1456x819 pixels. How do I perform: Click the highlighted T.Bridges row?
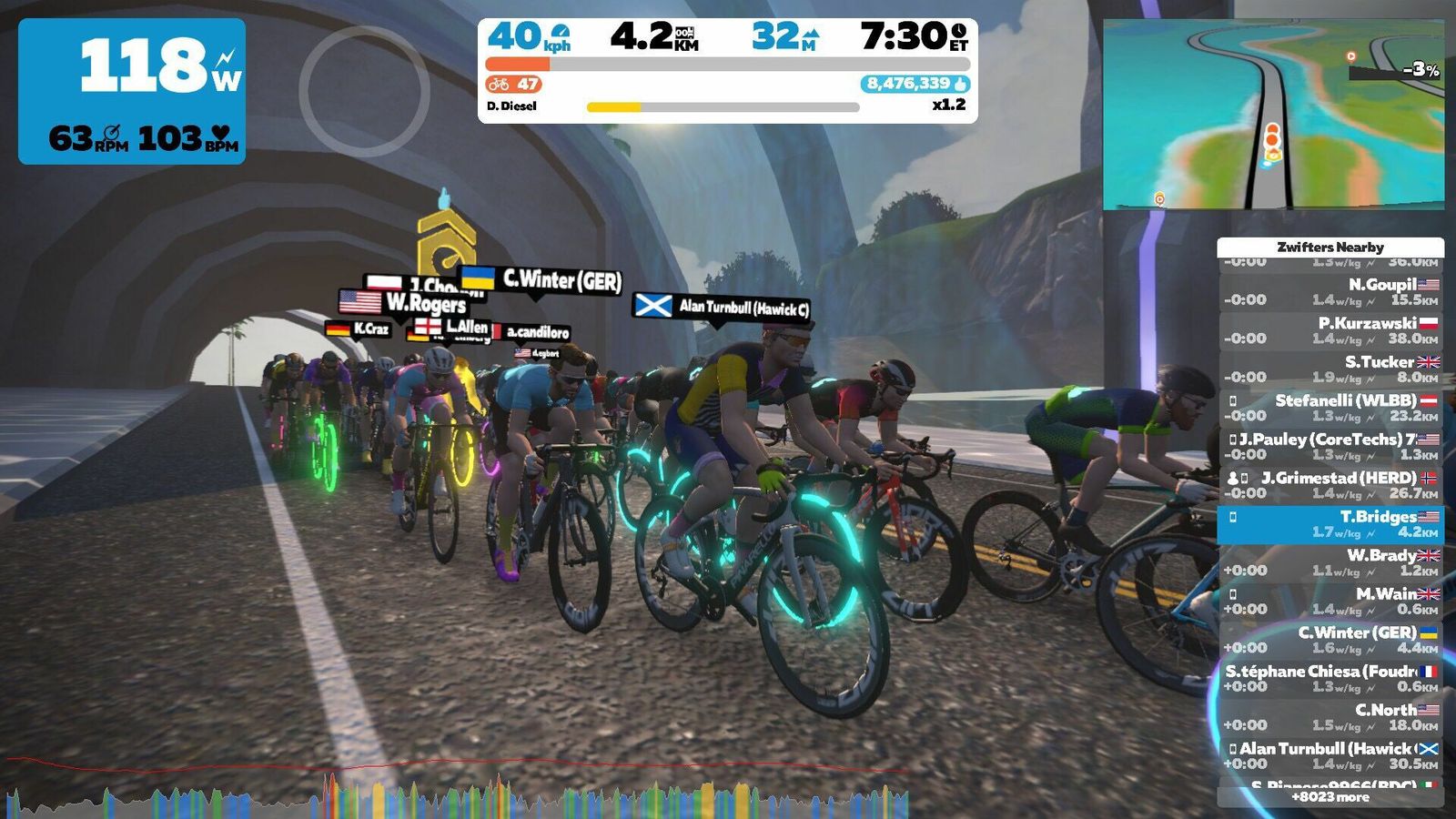pos(1330,524)
